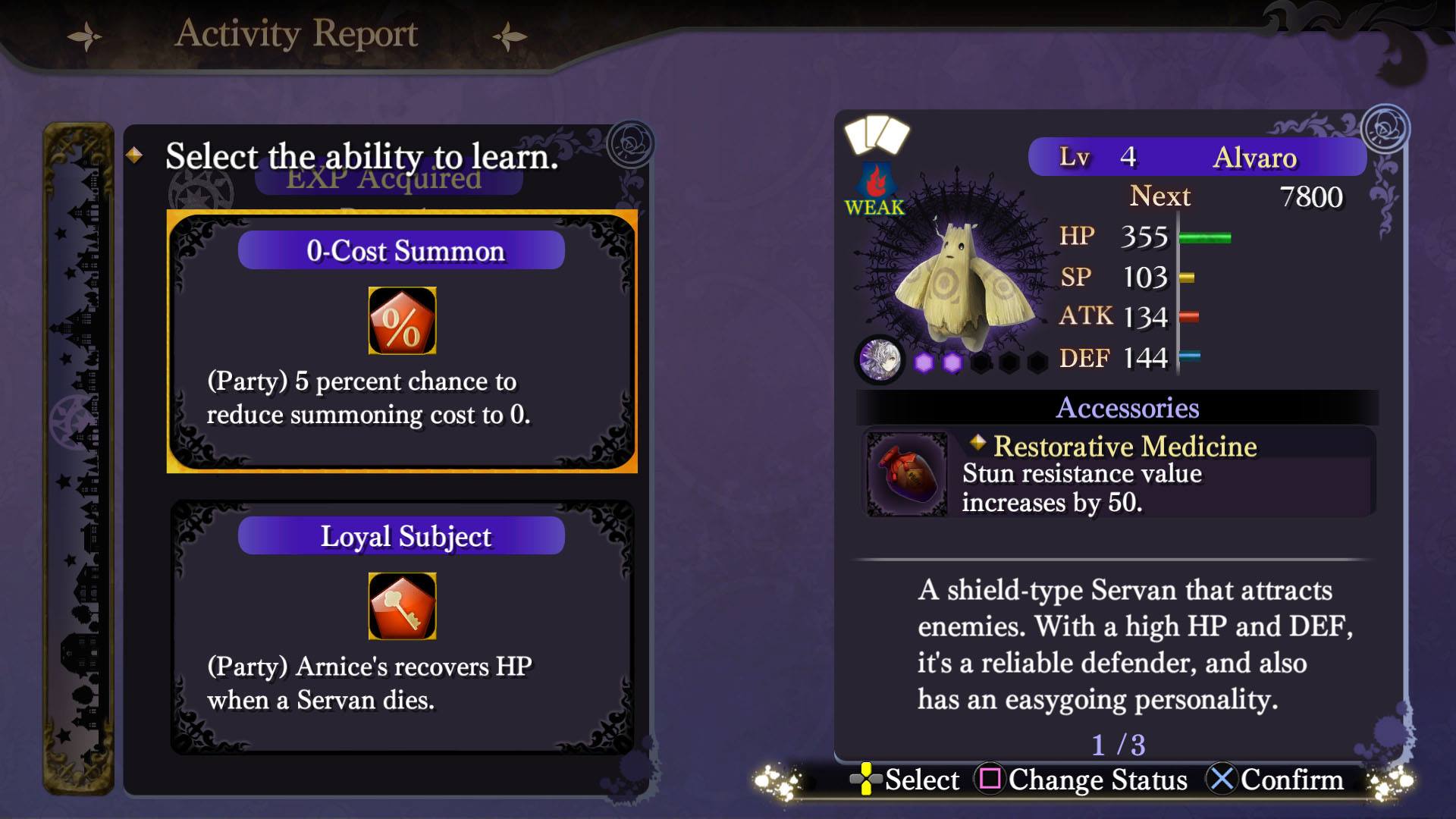Select the Restorative Medicine accessory

[x=1119, y=473]
